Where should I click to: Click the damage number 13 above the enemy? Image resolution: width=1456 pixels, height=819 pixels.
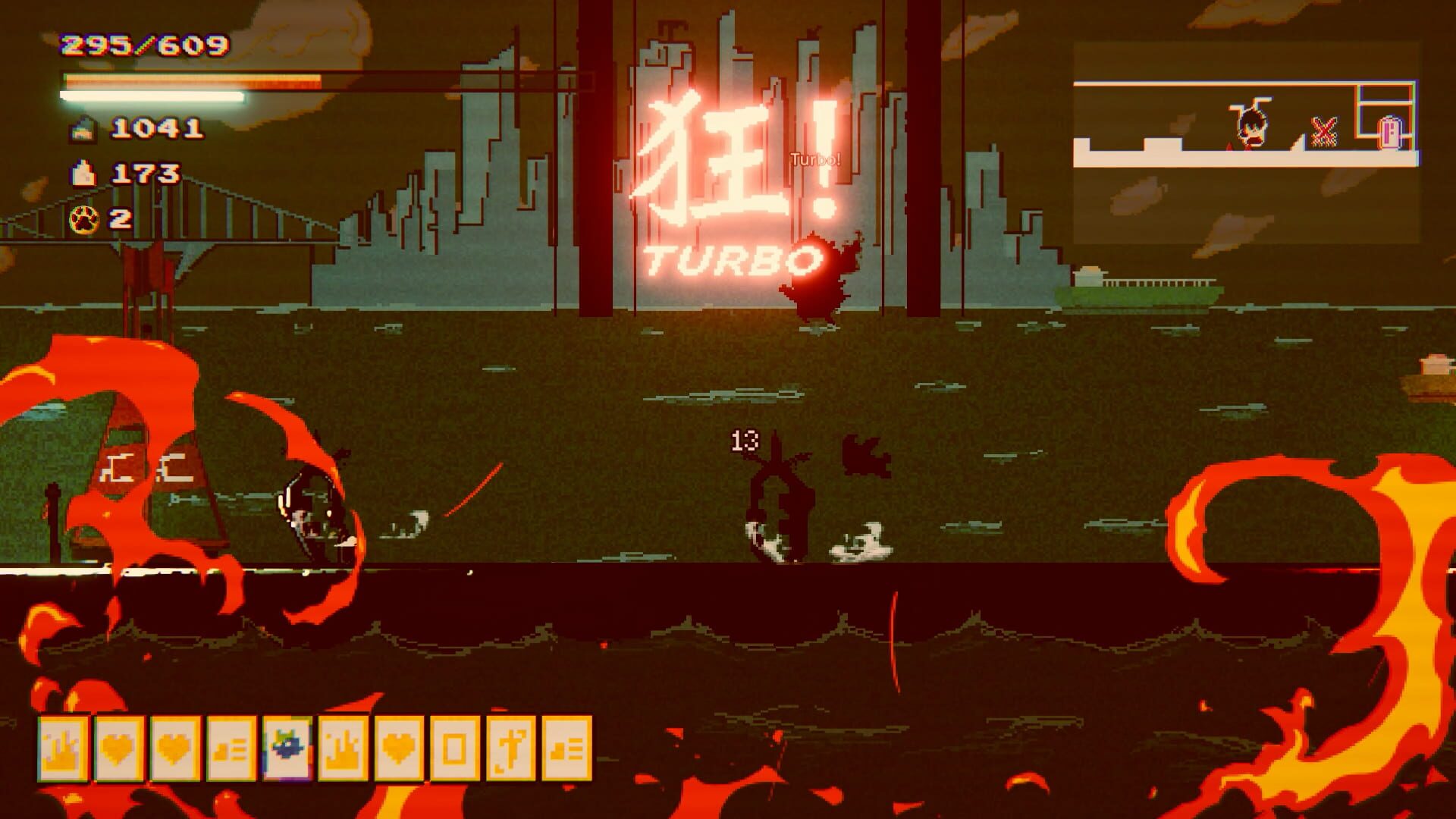pyautogui.click(x=743, y=440)
